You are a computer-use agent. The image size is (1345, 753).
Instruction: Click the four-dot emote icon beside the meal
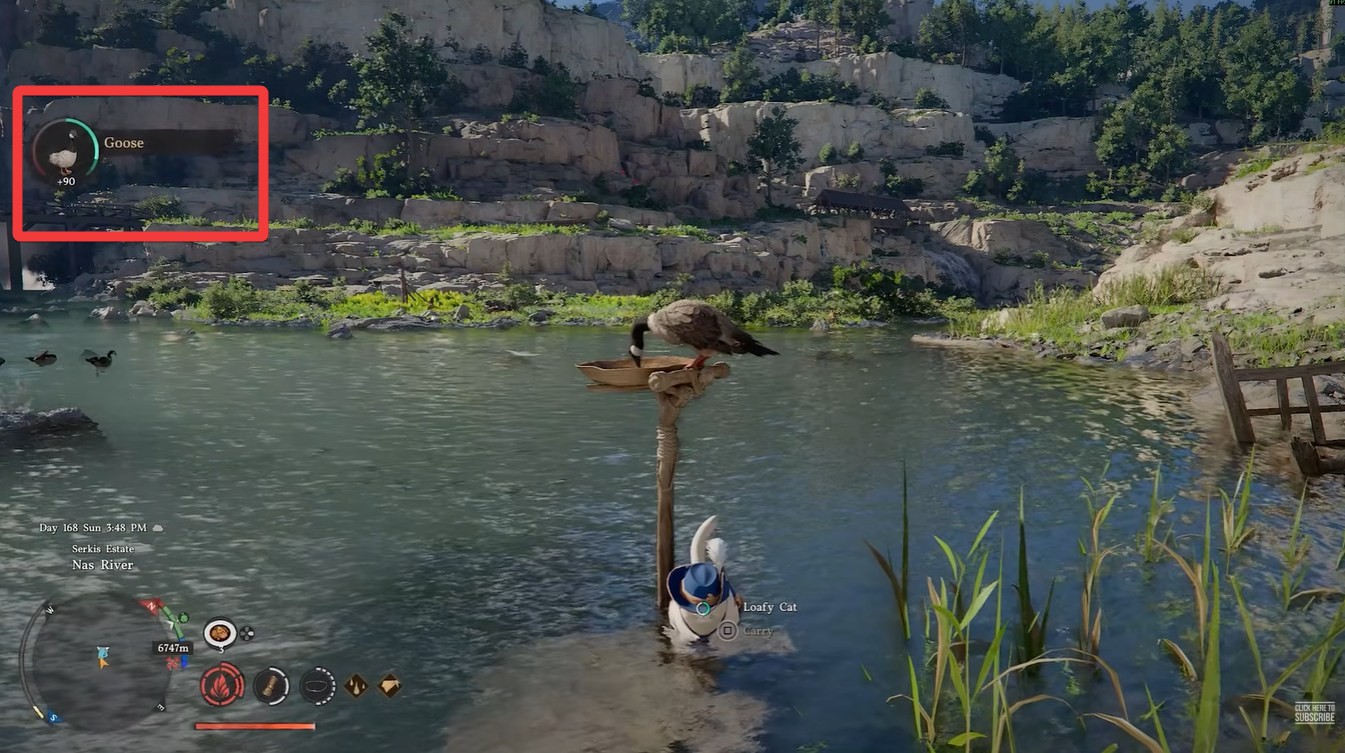[x=247, y=633]
